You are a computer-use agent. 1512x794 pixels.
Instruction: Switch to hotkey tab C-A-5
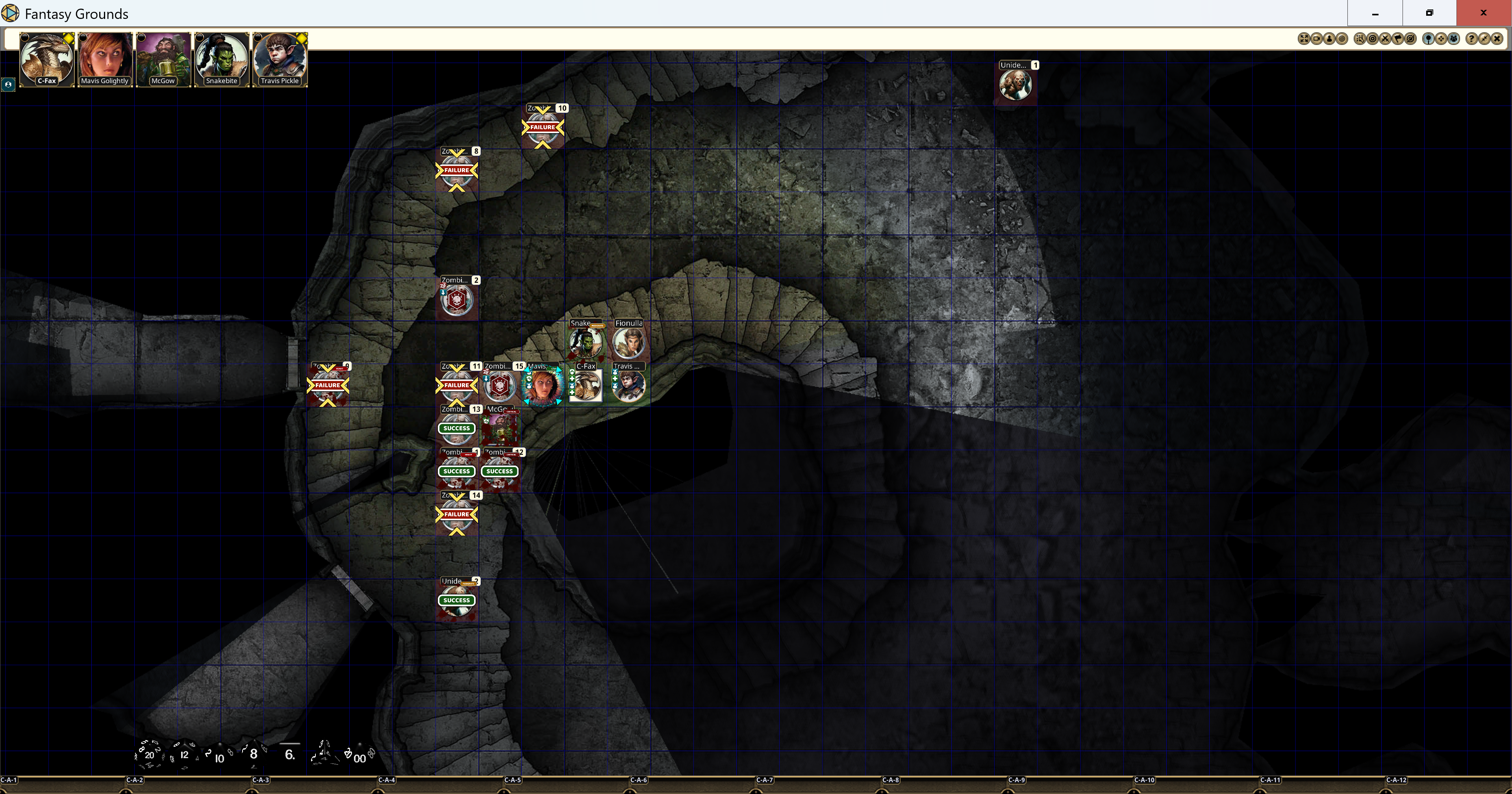(513, 780)
